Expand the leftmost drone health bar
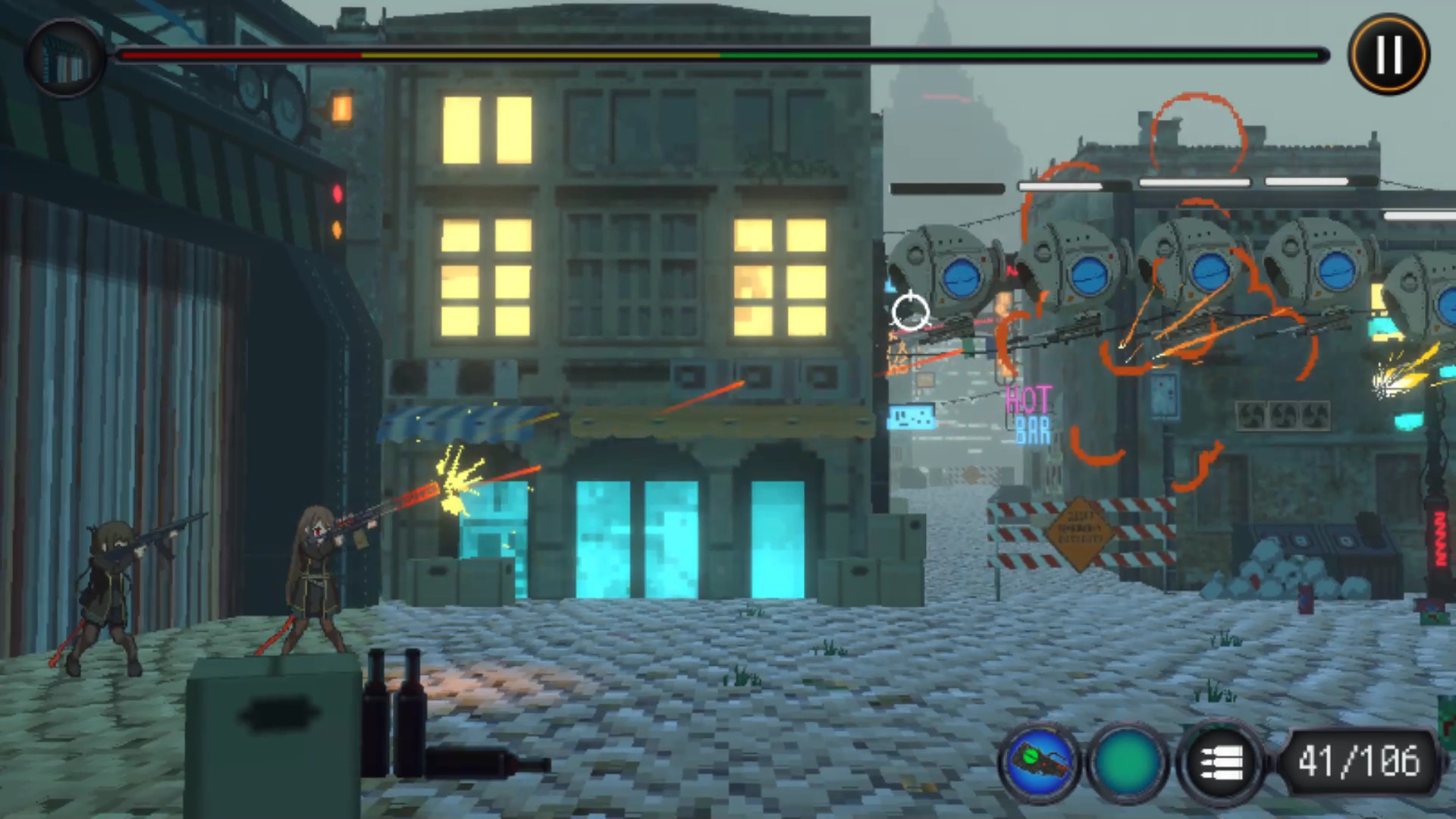Screen dimensions: 1456x819 pyautogui.click(x=948, y=188)
